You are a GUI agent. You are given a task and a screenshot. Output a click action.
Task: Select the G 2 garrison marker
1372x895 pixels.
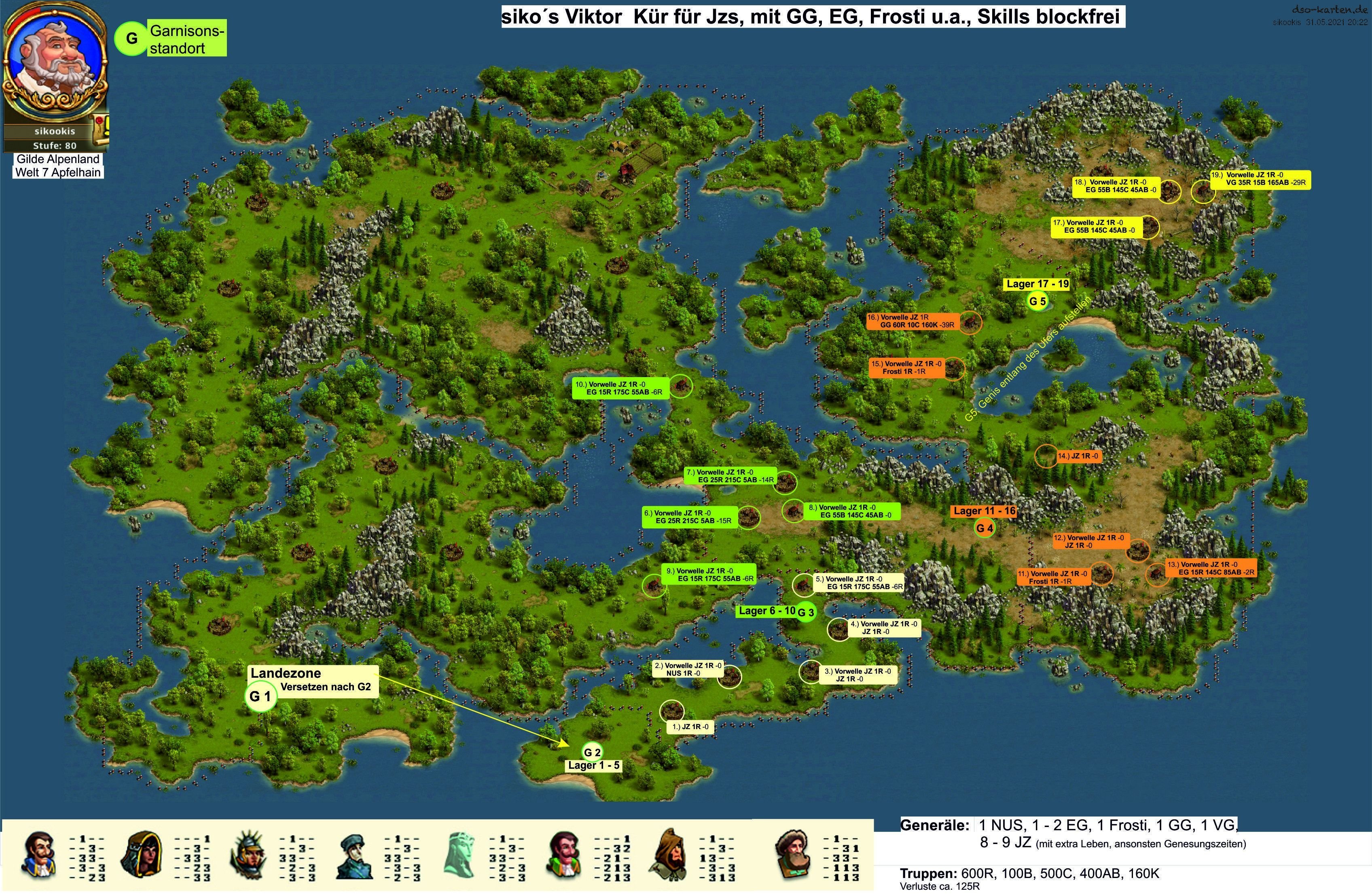592,752
